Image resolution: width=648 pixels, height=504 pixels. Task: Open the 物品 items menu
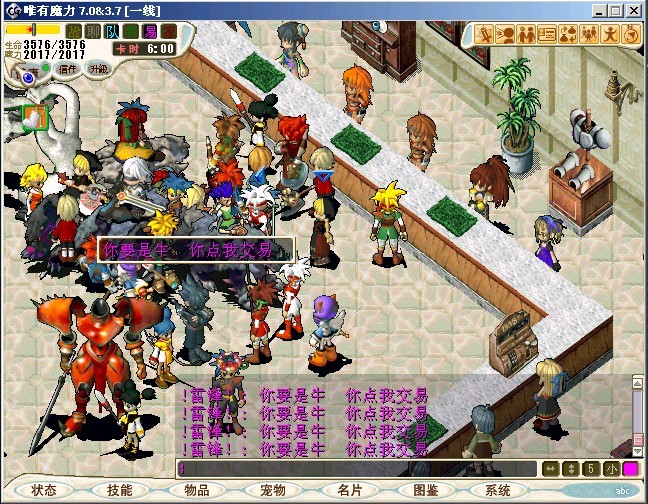(x=197, y=491)
